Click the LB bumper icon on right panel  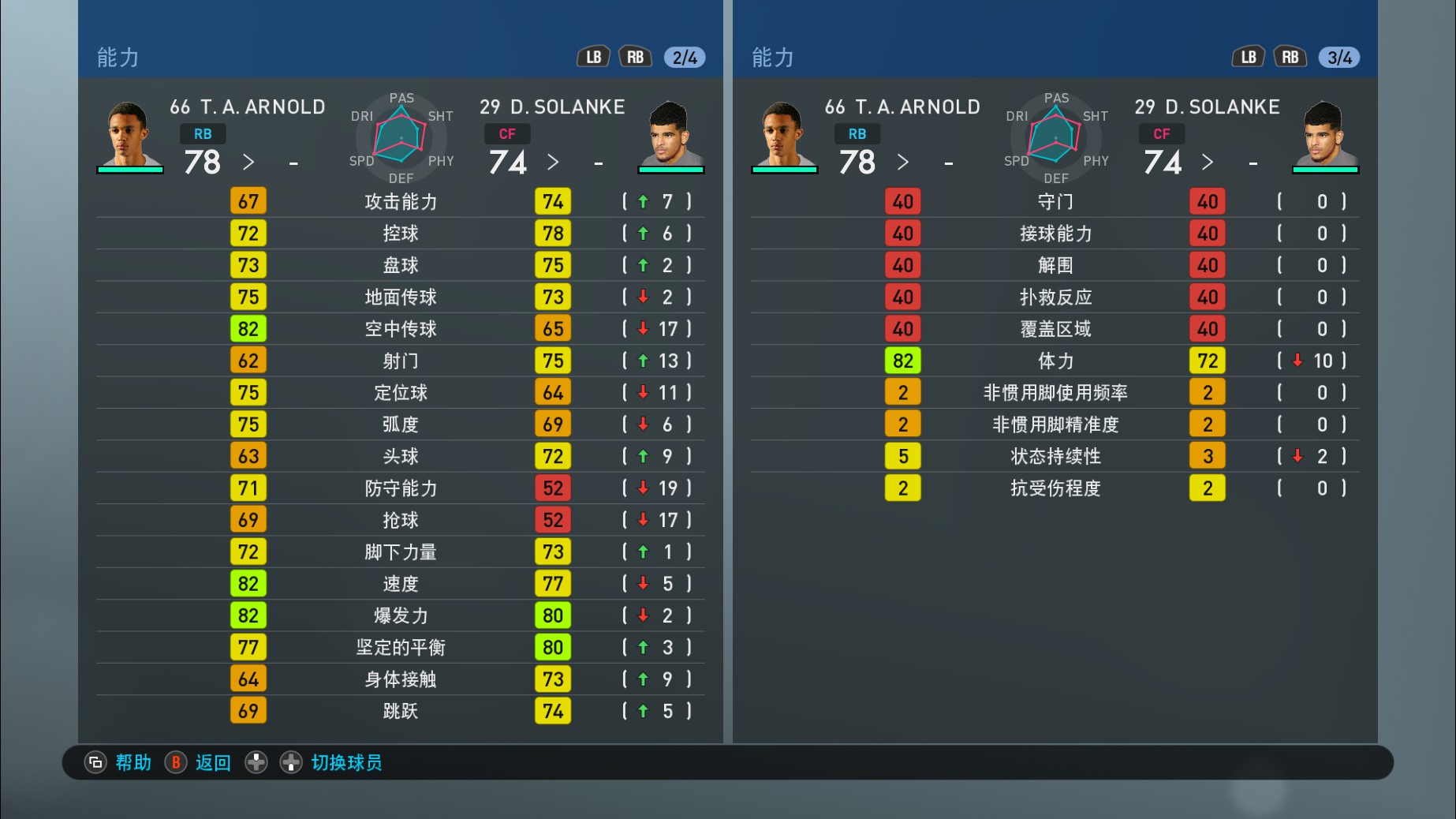coord(1248,56)
